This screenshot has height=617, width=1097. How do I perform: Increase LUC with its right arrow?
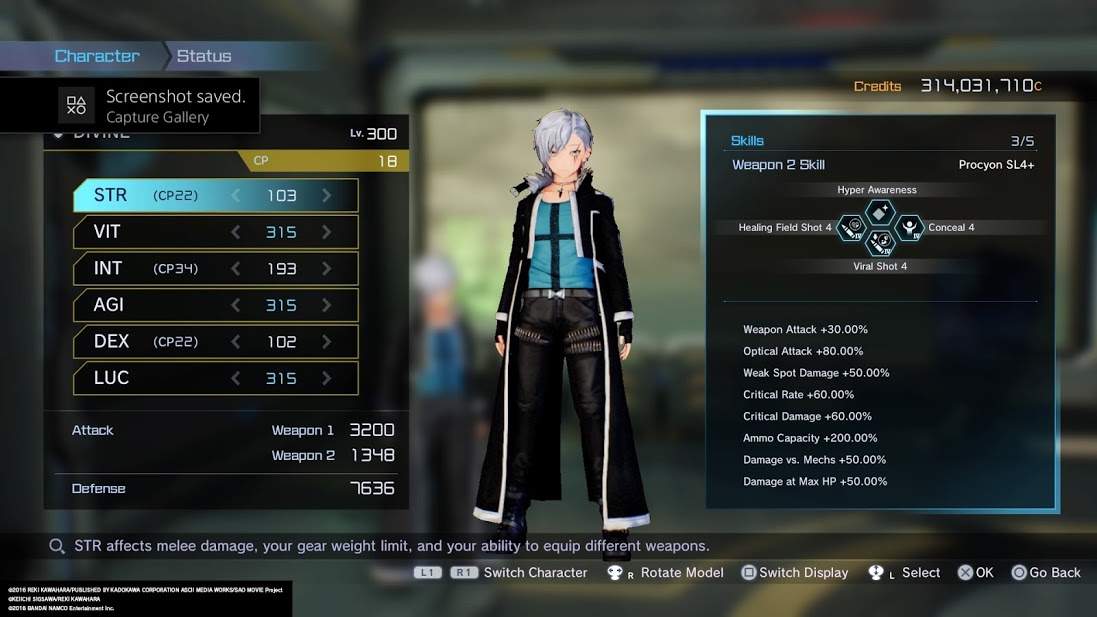(x=327, y=378)
